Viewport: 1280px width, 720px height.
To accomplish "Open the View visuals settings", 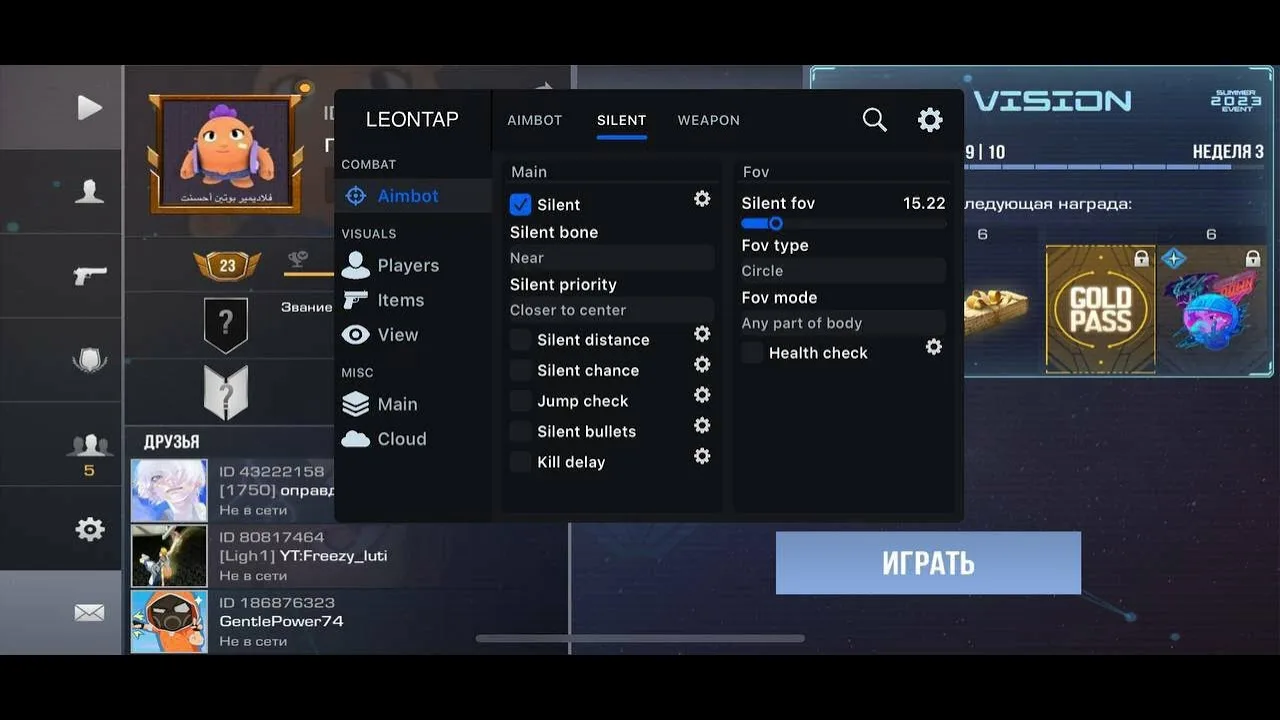I will [397, 334].
